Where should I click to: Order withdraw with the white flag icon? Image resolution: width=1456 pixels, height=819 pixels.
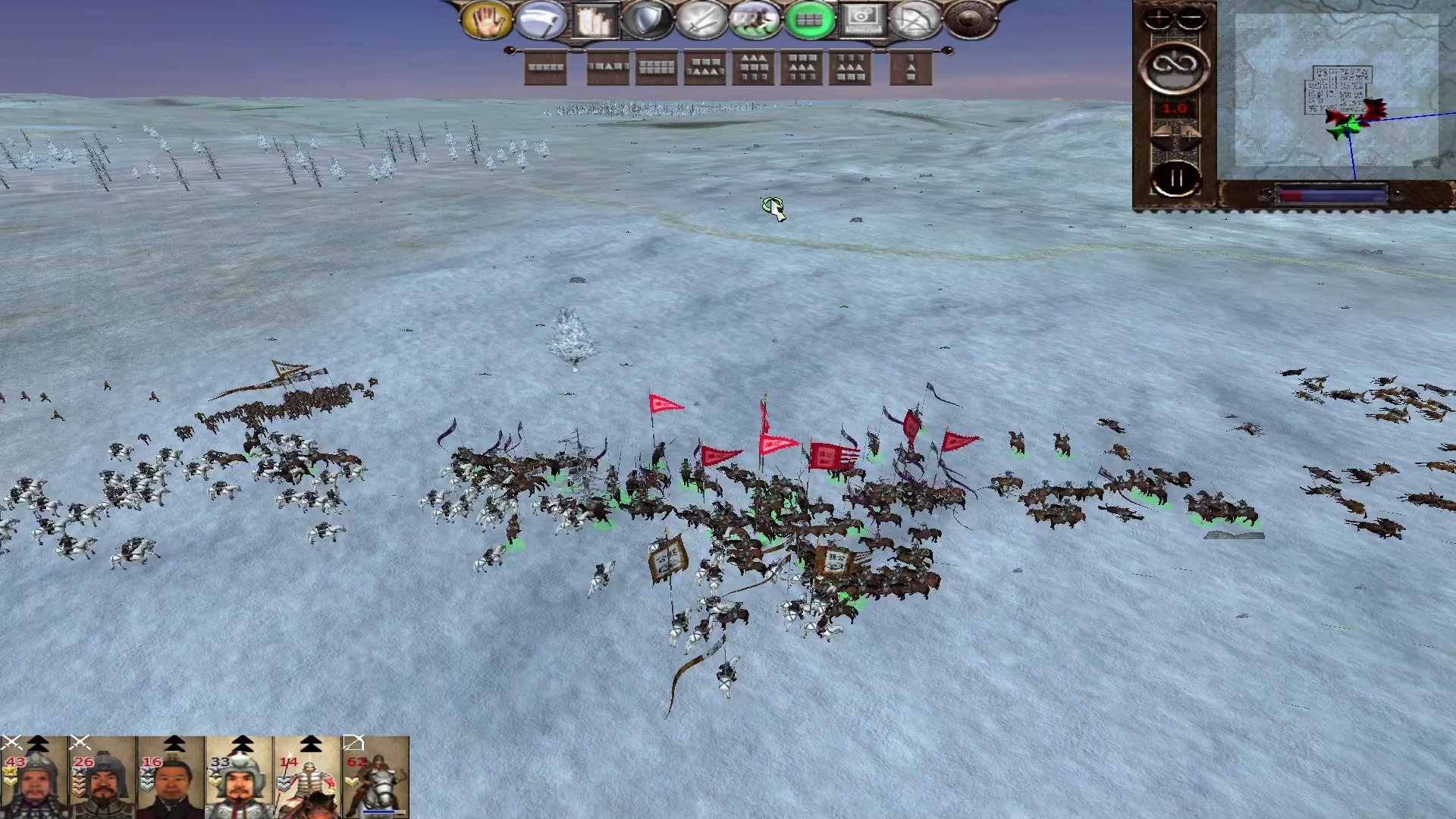coord(541,20)
